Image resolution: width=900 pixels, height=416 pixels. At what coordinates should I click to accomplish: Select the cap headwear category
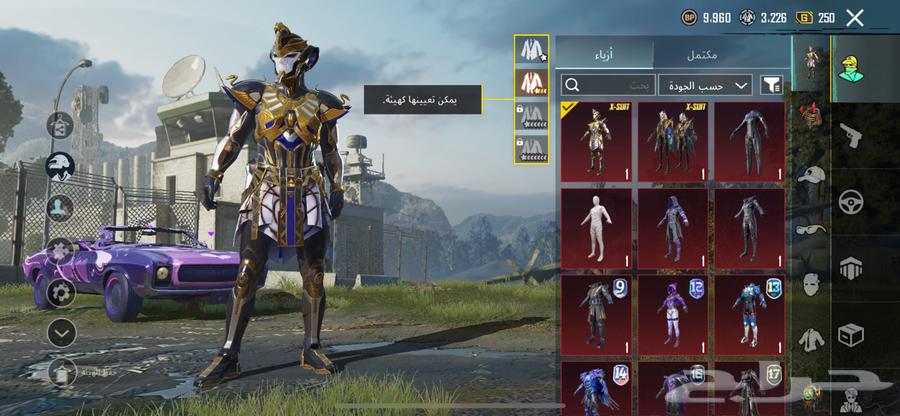[810, 174]
